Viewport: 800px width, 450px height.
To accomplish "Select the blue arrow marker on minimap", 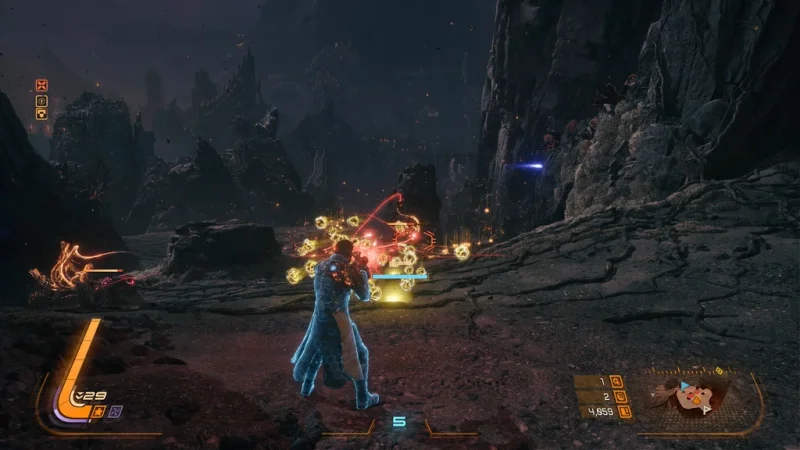I will pos(684,385).
